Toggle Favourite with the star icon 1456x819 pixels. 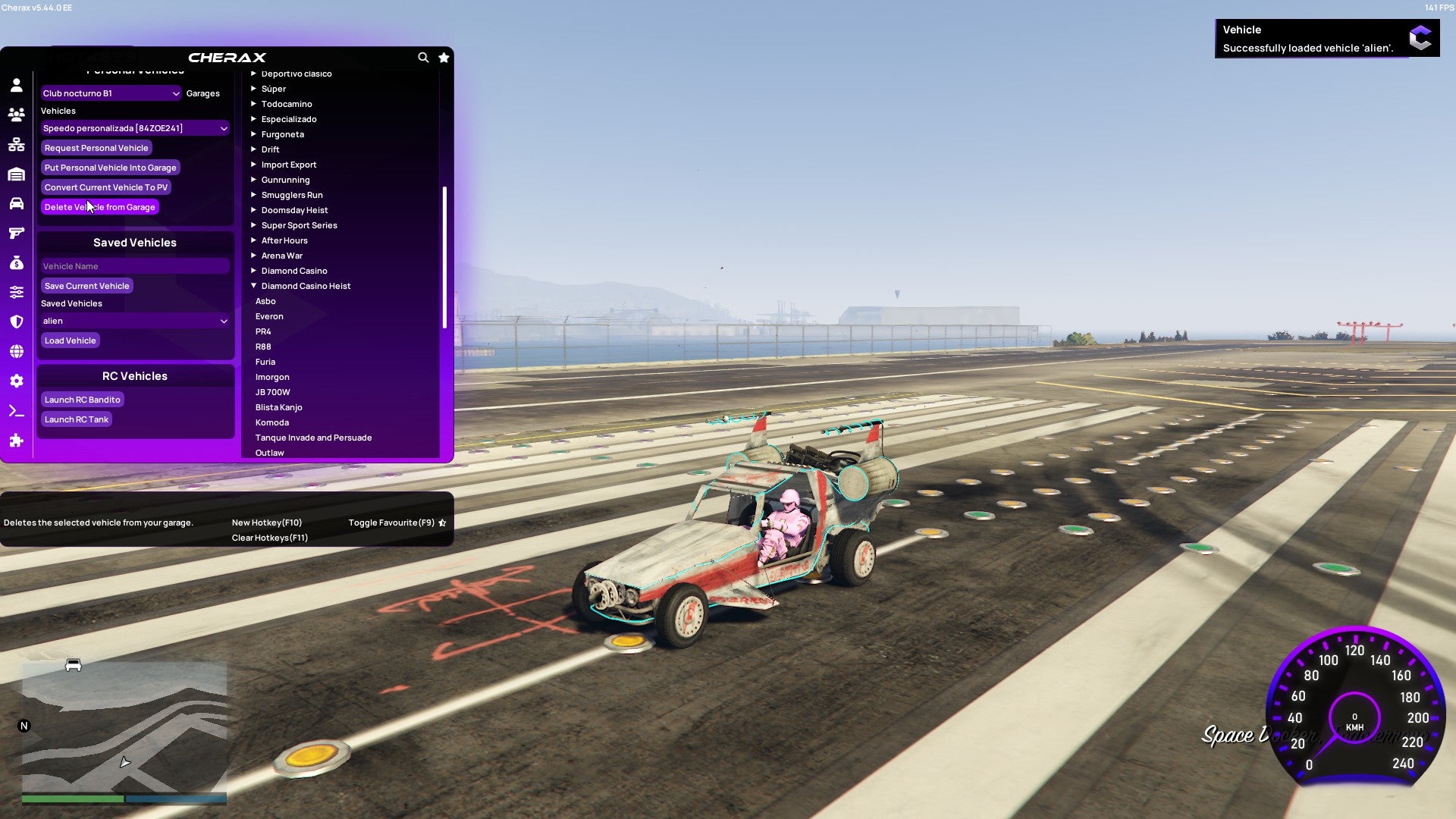[x=444, y=58]
